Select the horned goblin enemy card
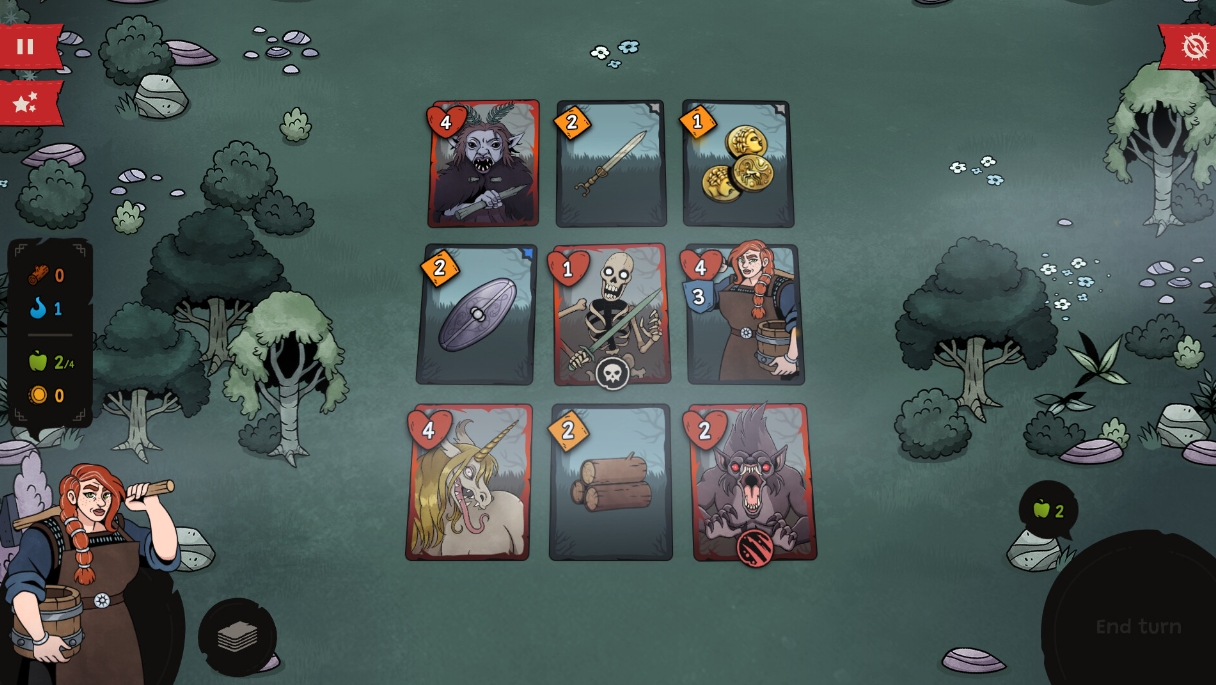This screenshot has width=1216, height=685. (x=484, y=164)
